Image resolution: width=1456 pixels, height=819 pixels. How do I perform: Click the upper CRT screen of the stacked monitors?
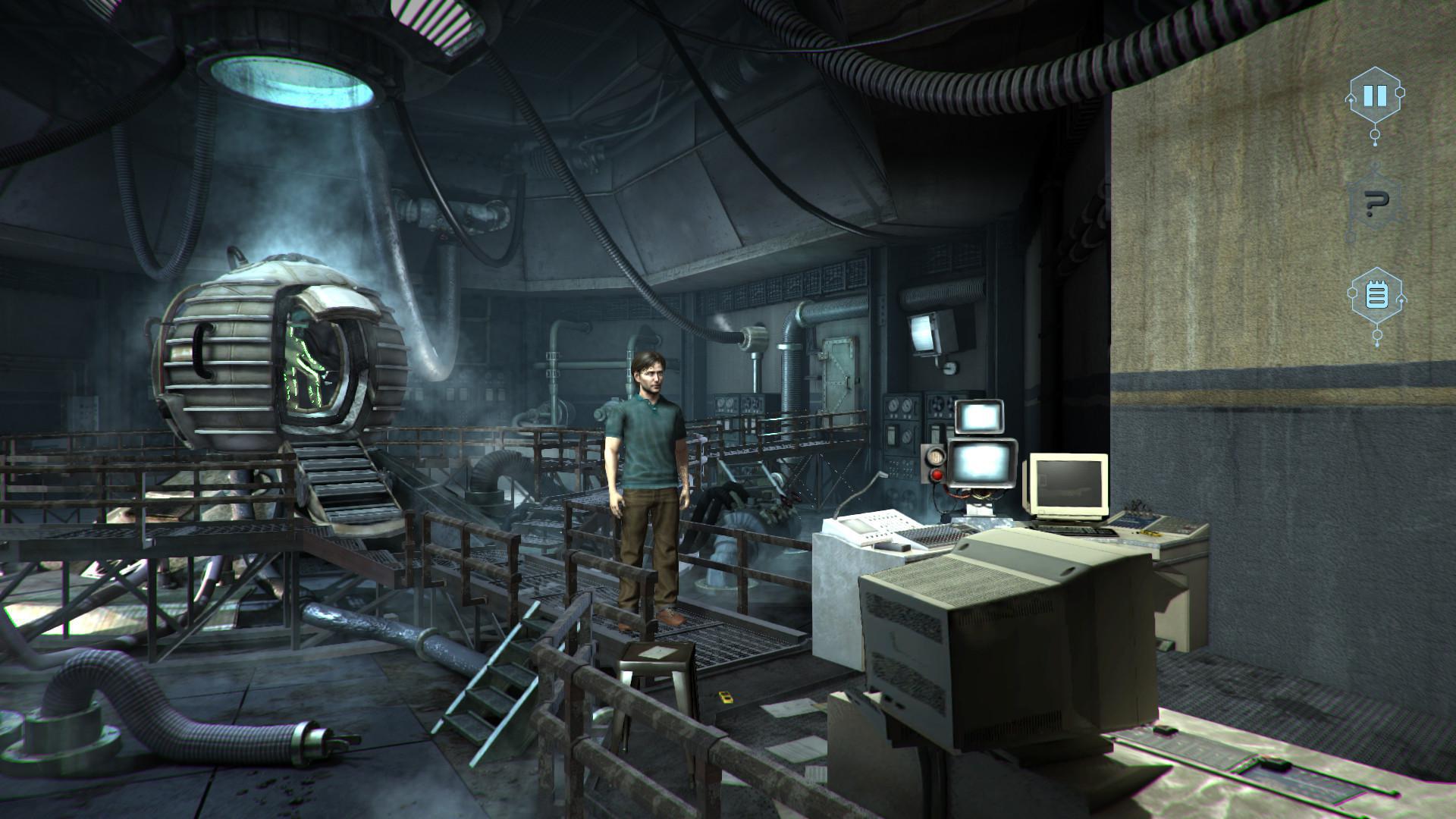978,416
